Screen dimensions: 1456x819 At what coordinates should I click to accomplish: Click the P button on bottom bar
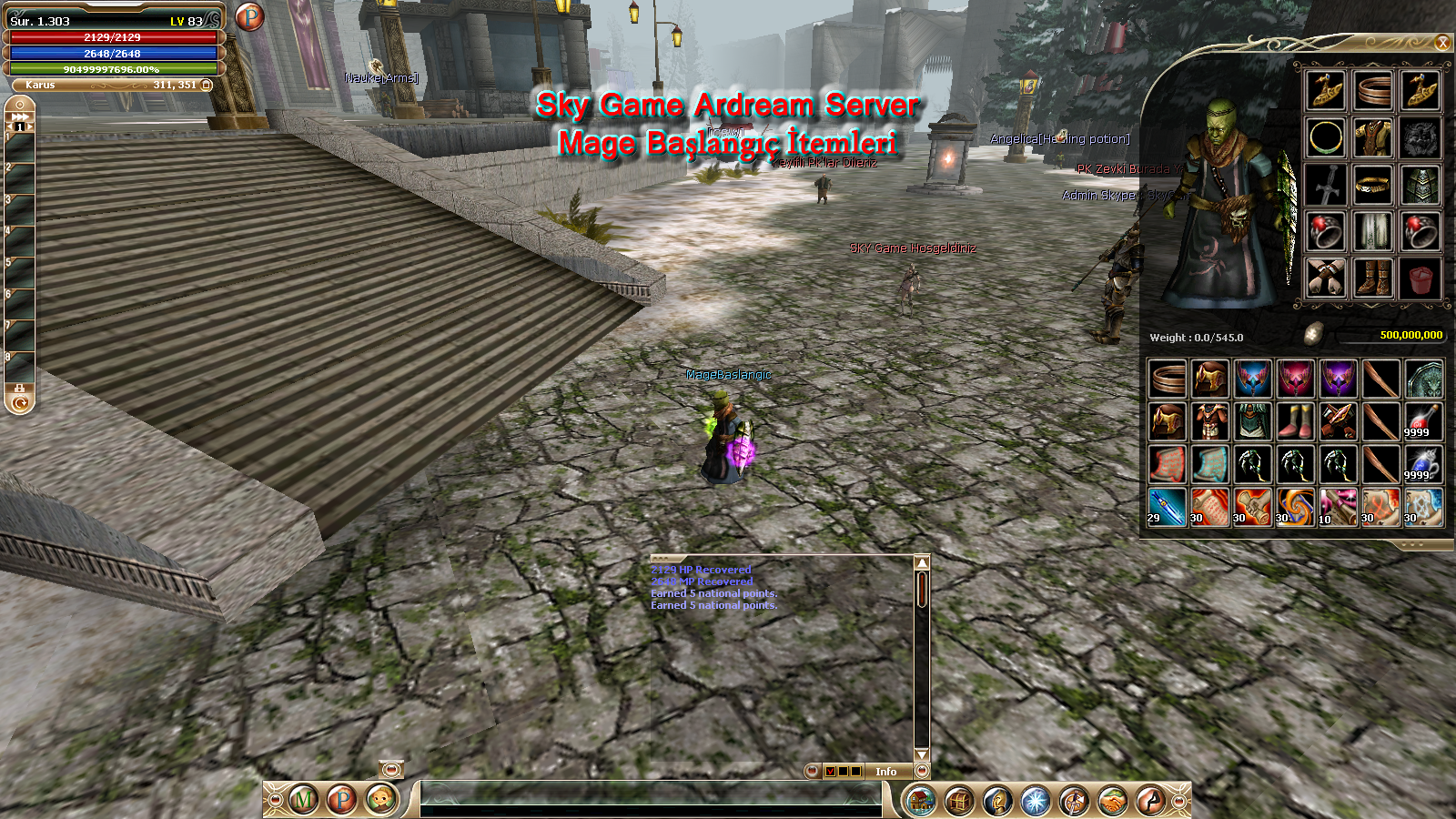342,800
